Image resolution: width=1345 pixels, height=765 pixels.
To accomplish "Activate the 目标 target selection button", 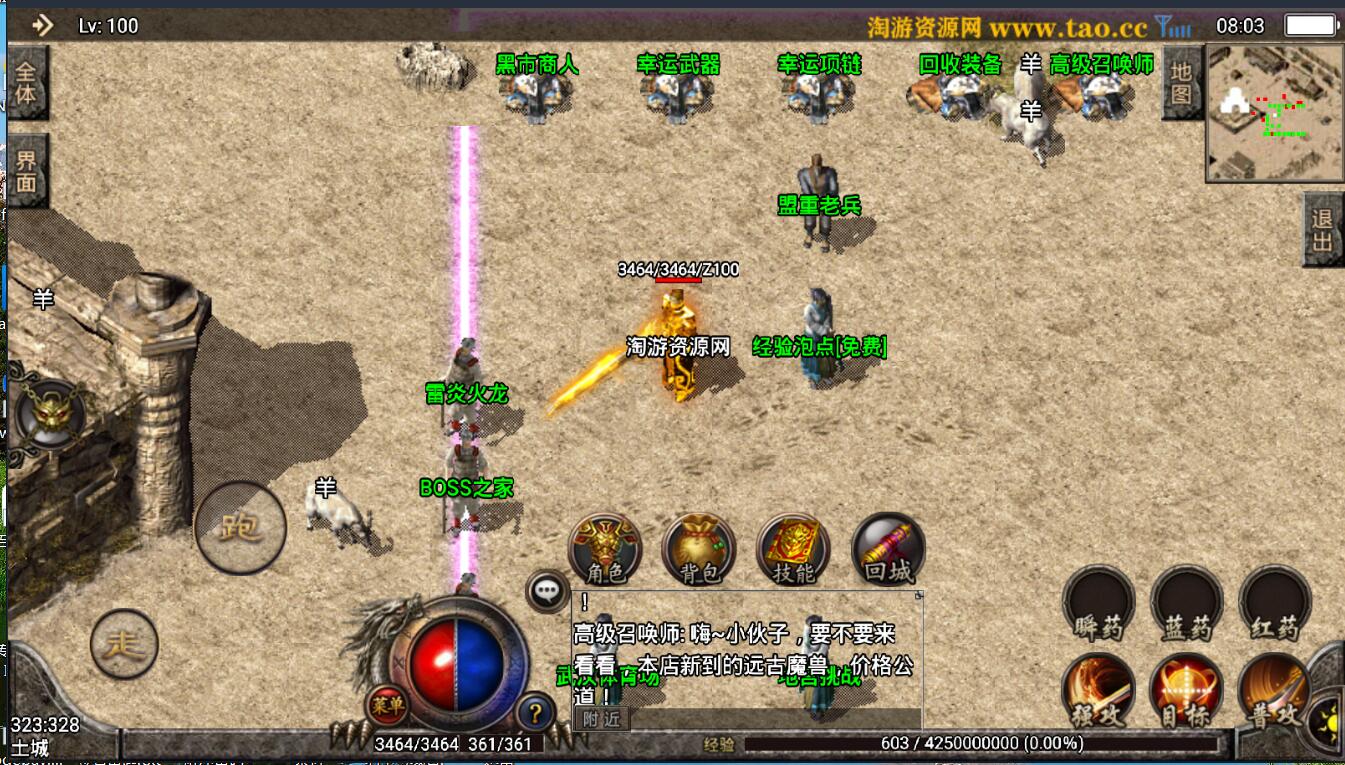I will pyautogui.click(x=1187, y=690).
